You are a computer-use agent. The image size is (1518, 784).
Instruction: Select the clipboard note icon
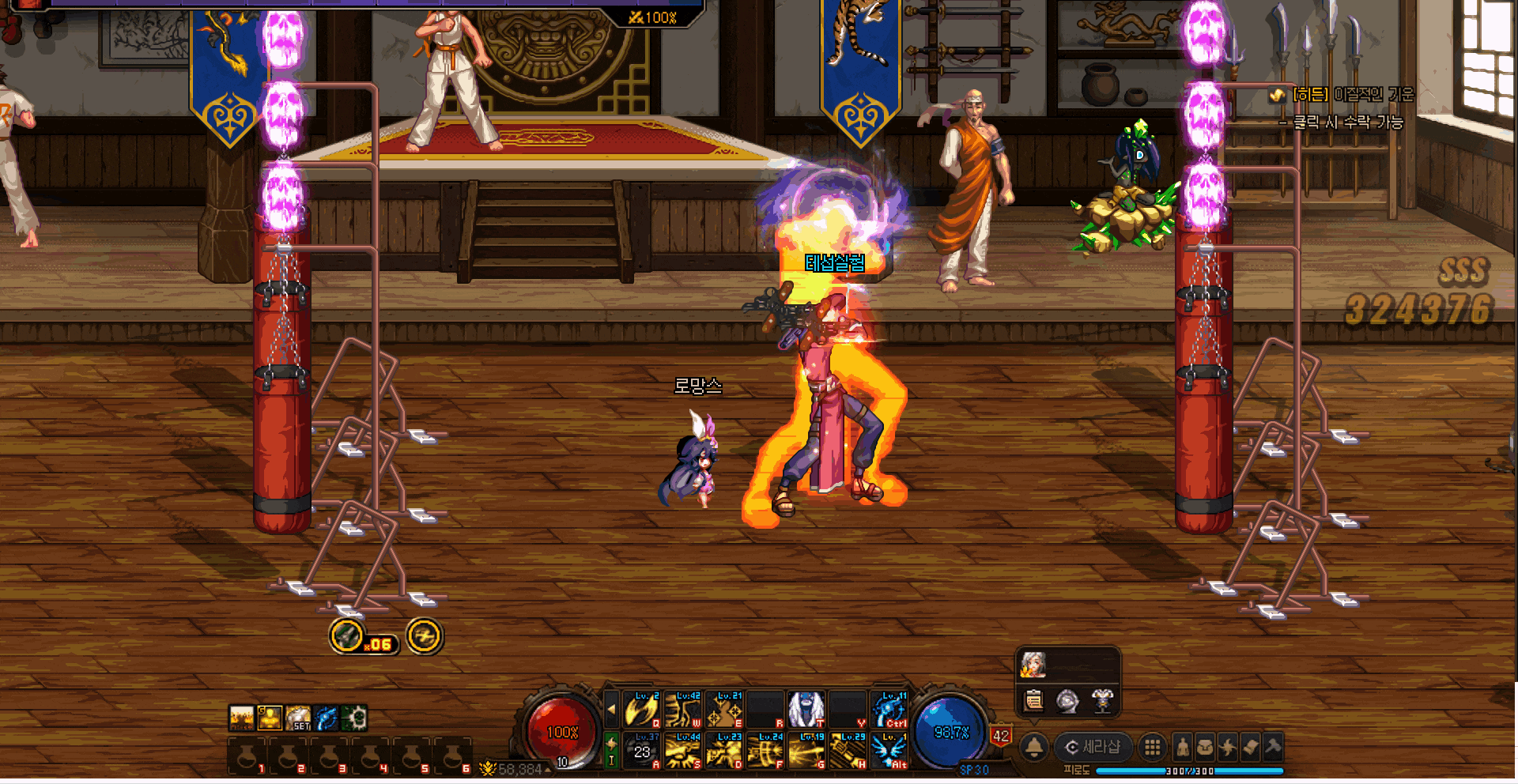1033,701
